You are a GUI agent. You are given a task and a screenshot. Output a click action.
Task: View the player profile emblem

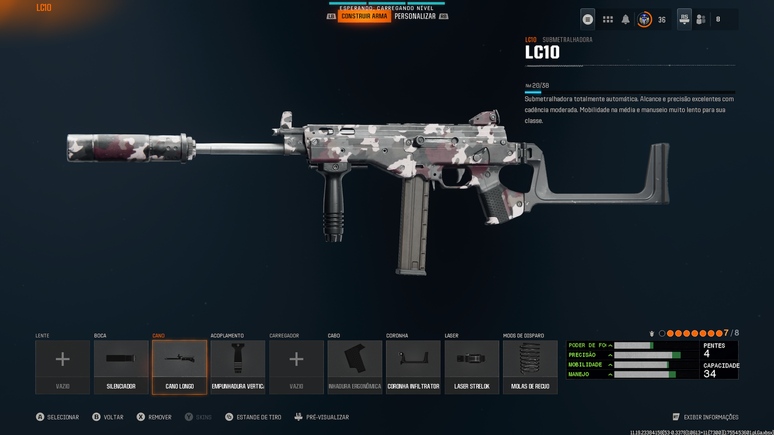click(x=645, y=19)
